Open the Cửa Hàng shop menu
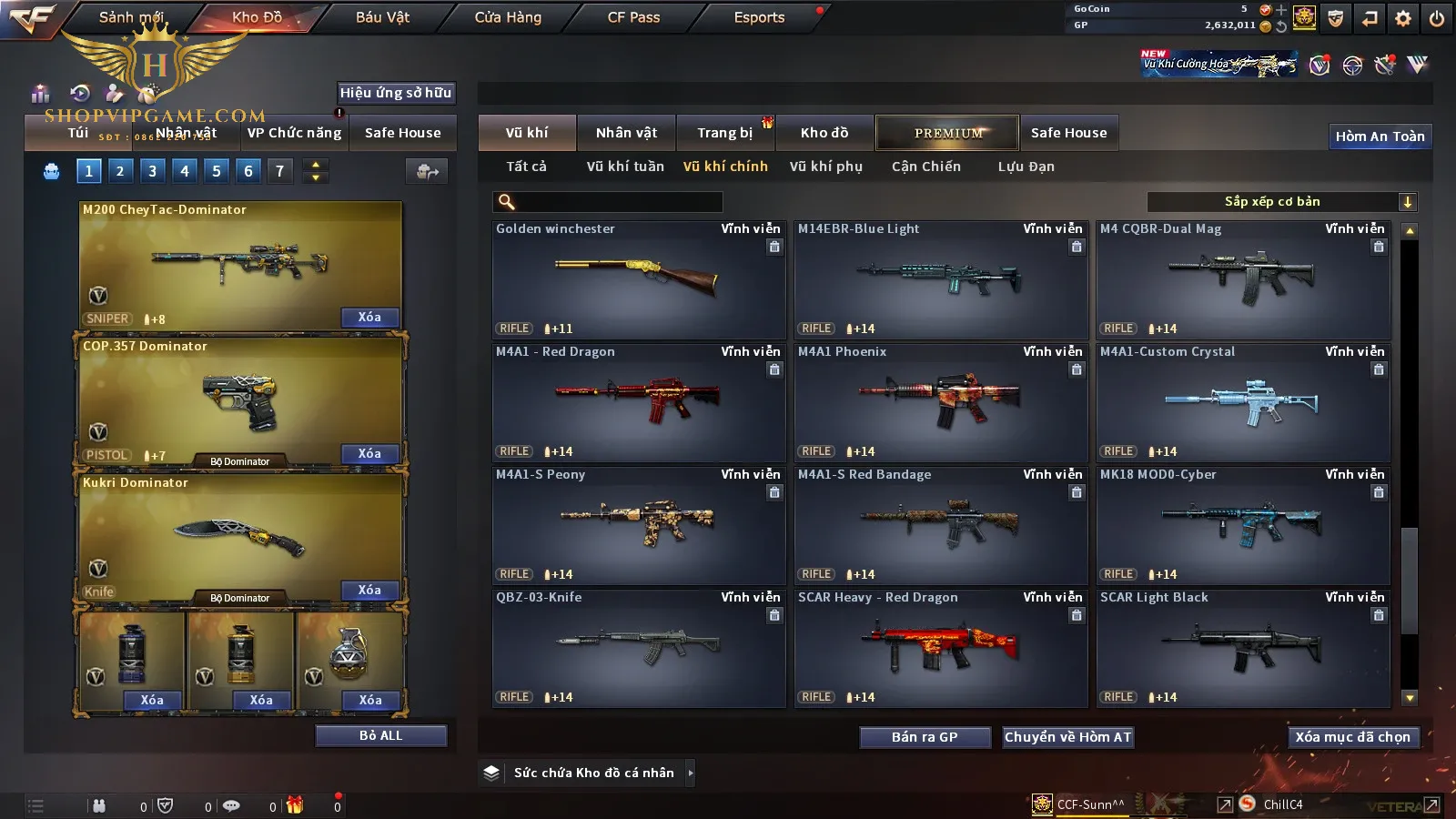Image resolution: width=1456 pixels, height=819 pixels. click(508, 17)
